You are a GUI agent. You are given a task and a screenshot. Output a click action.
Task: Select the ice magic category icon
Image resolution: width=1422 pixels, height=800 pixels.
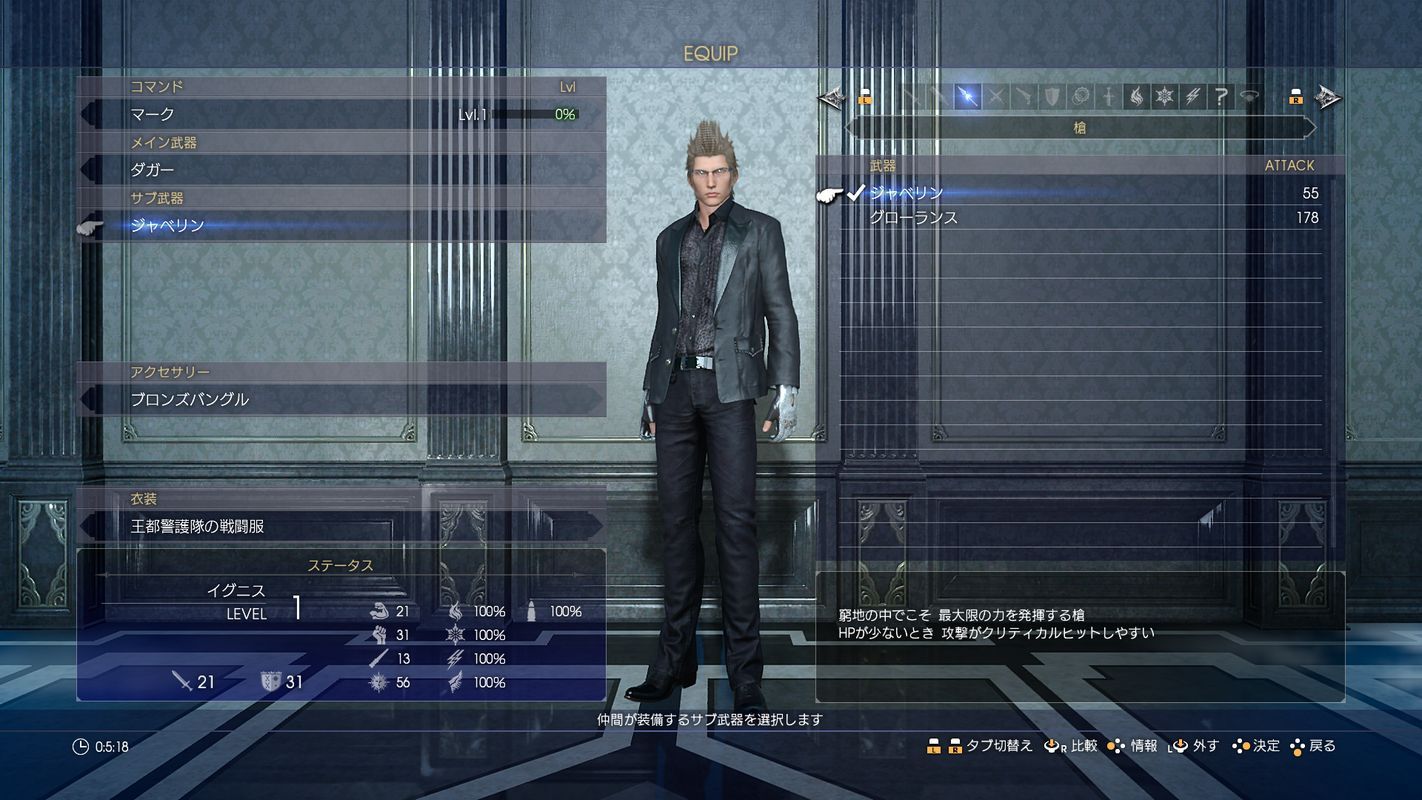(1165, 95)
